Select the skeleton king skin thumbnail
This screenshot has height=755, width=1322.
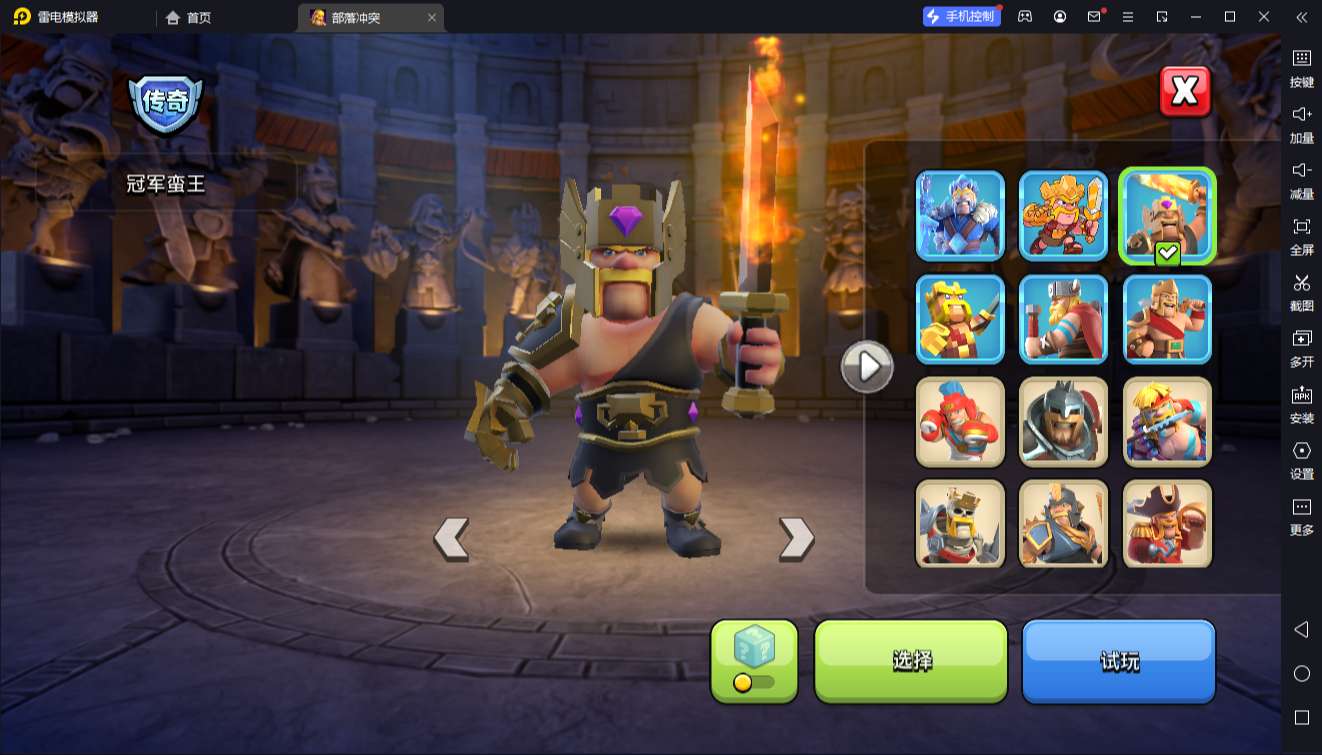click(960, 524)
